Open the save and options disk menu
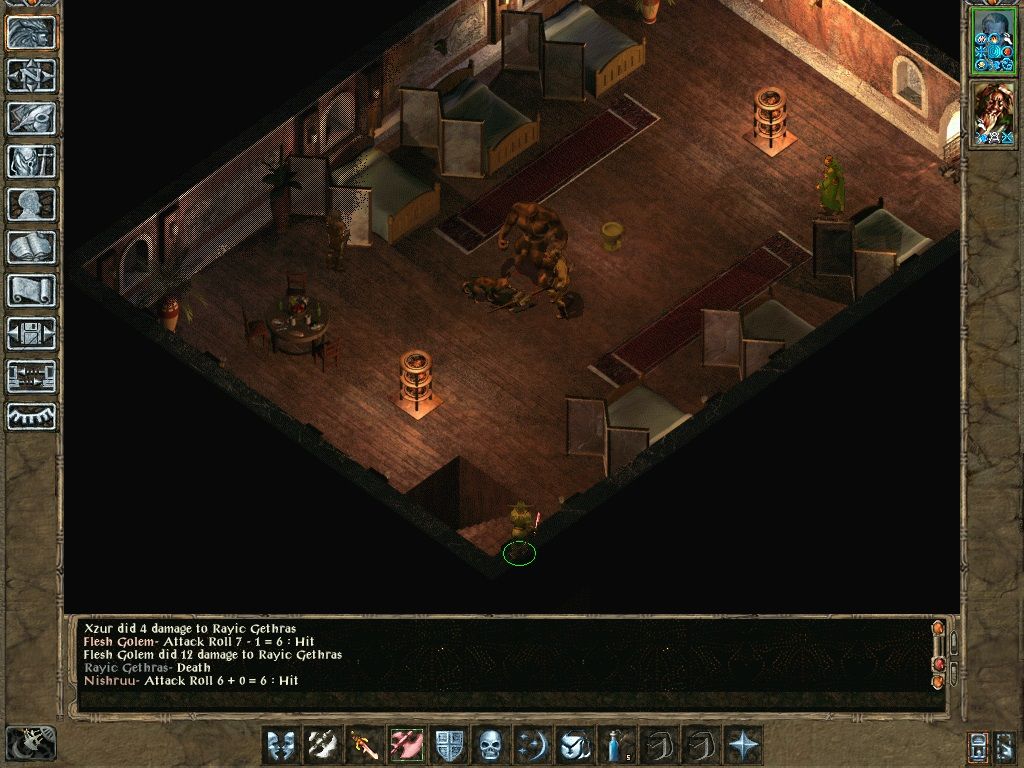 tap(31, 333)
